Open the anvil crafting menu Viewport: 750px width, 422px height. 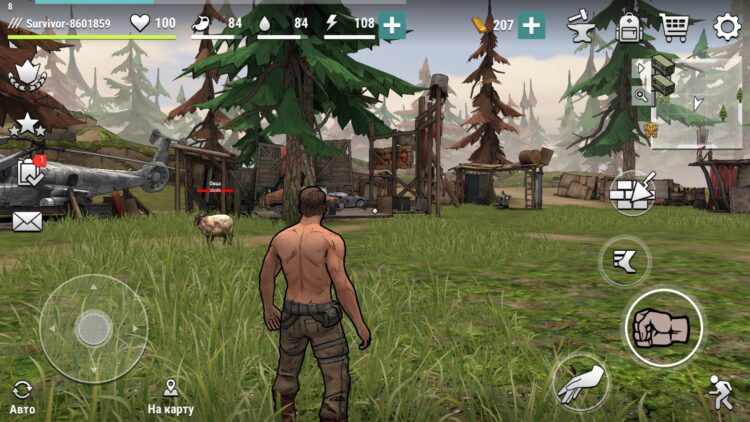pyautogui.click(x=580, y=26)
